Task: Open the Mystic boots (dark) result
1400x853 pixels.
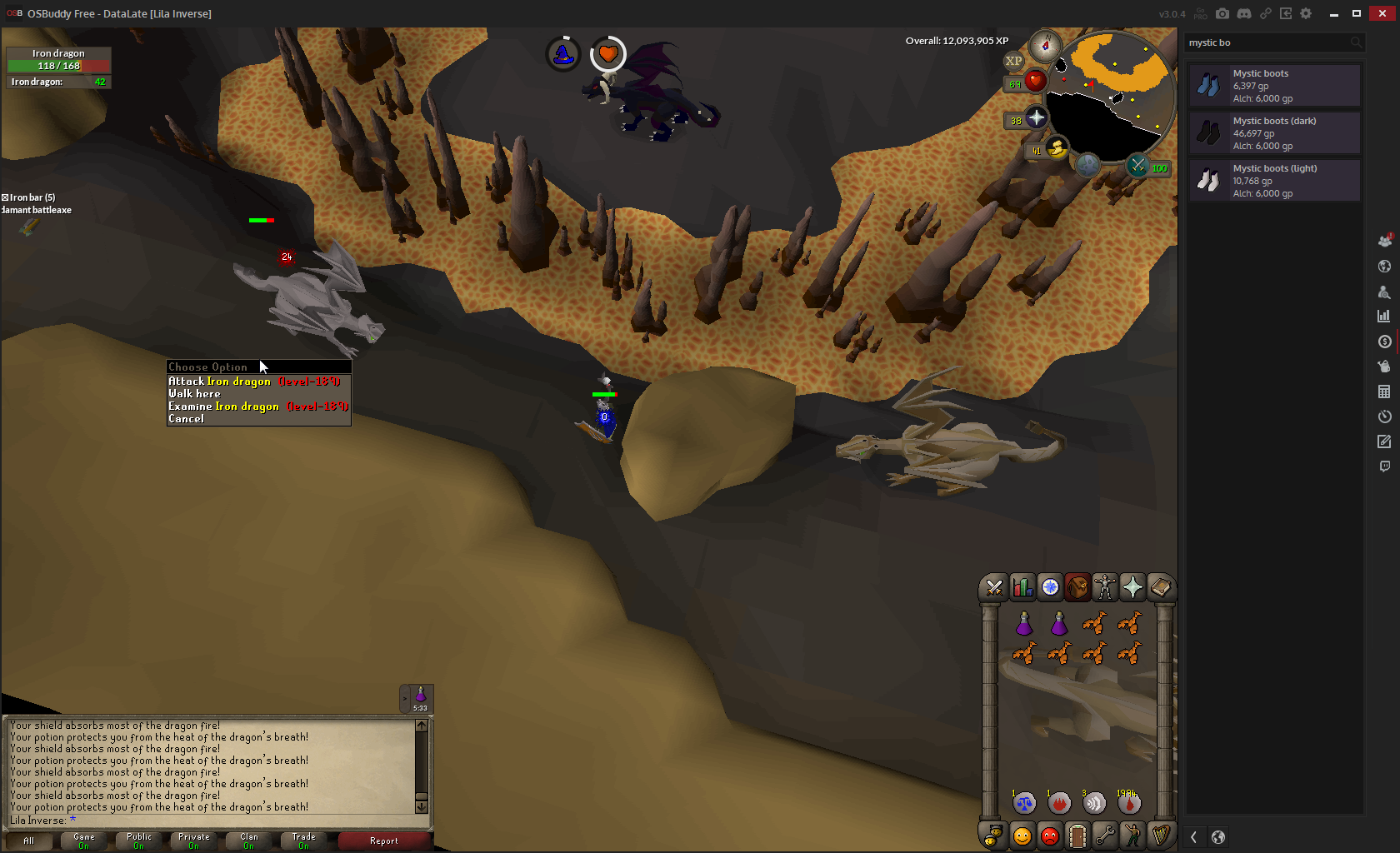Action: pos(1274,133)
